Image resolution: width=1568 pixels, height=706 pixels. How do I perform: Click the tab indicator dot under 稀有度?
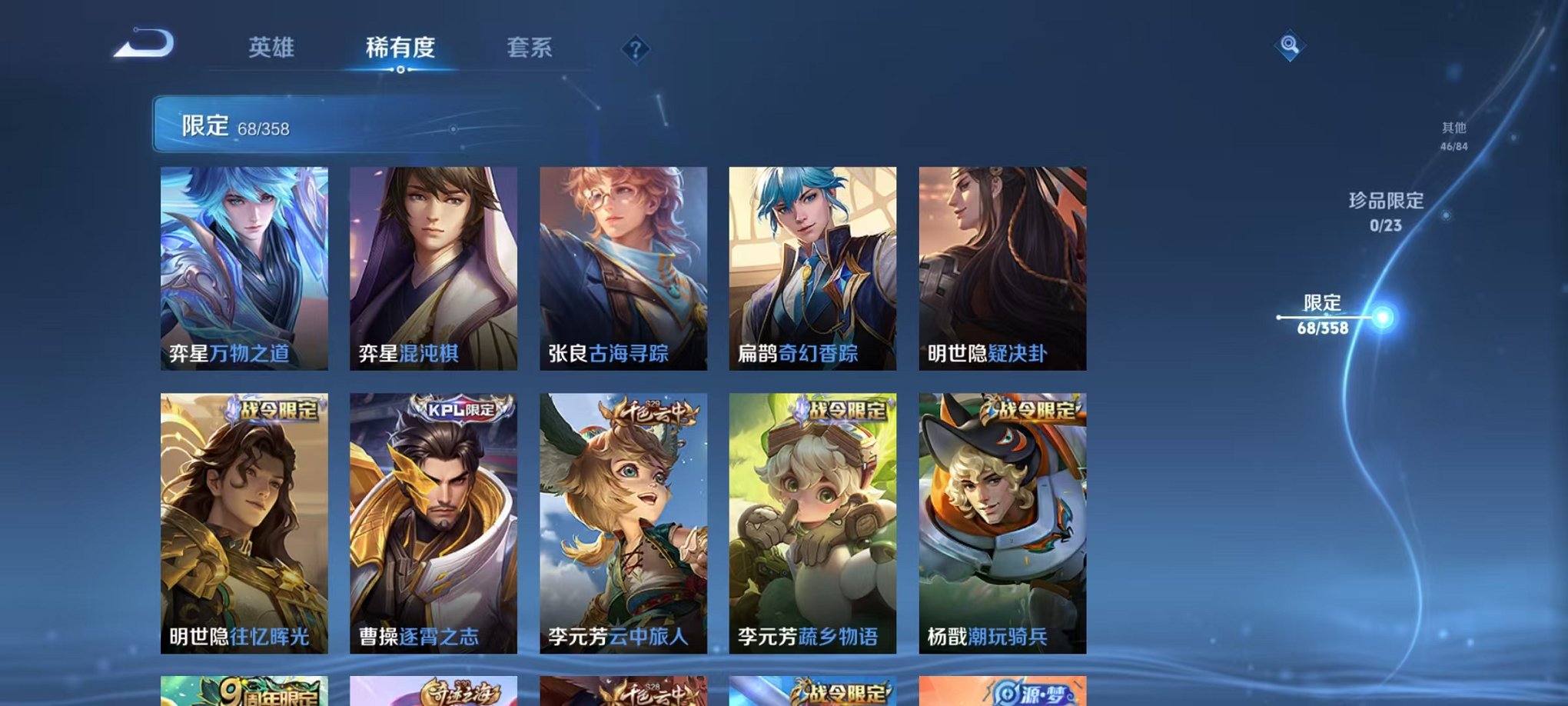click(402, 72)
